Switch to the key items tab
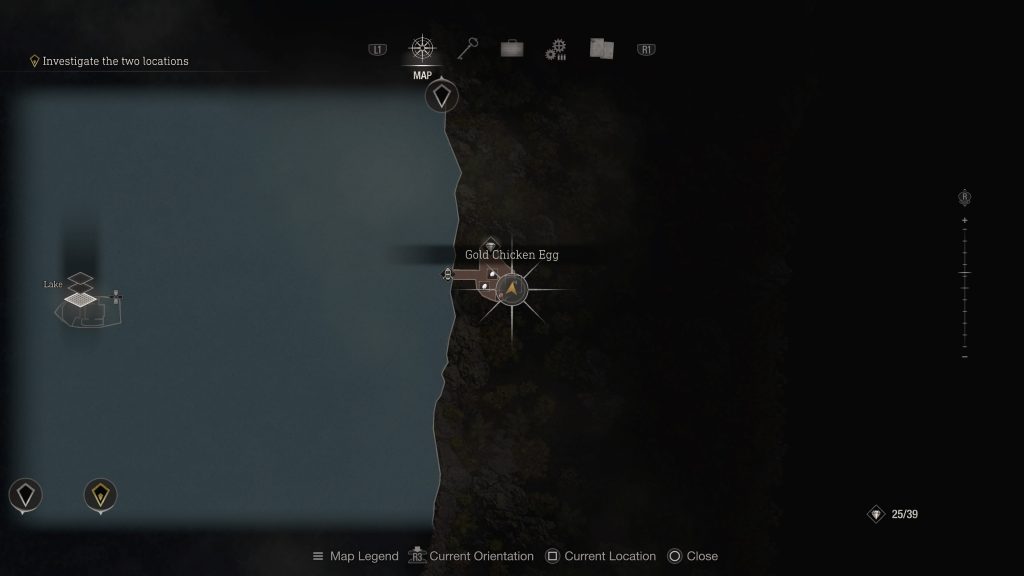 (468, 49)
